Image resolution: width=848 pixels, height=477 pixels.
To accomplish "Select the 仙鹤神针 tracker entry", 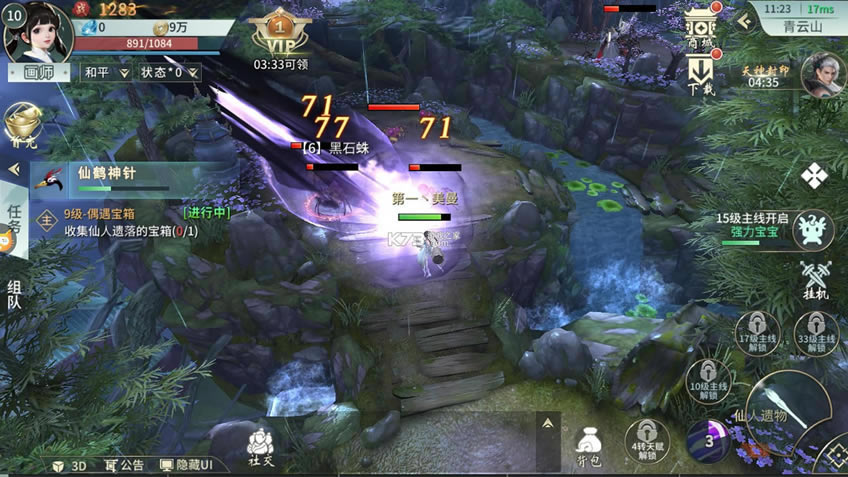I will click(x=120, y=179).
